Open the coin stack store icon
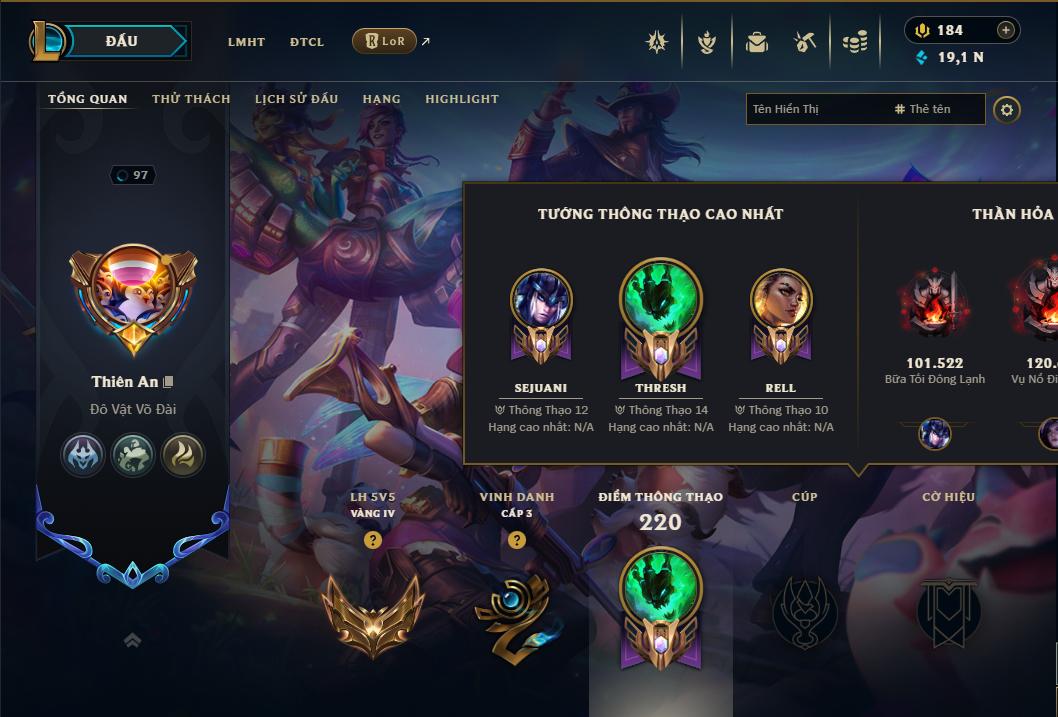The width and height of the screenshot is (1058, 717). [x=853, y=42]
